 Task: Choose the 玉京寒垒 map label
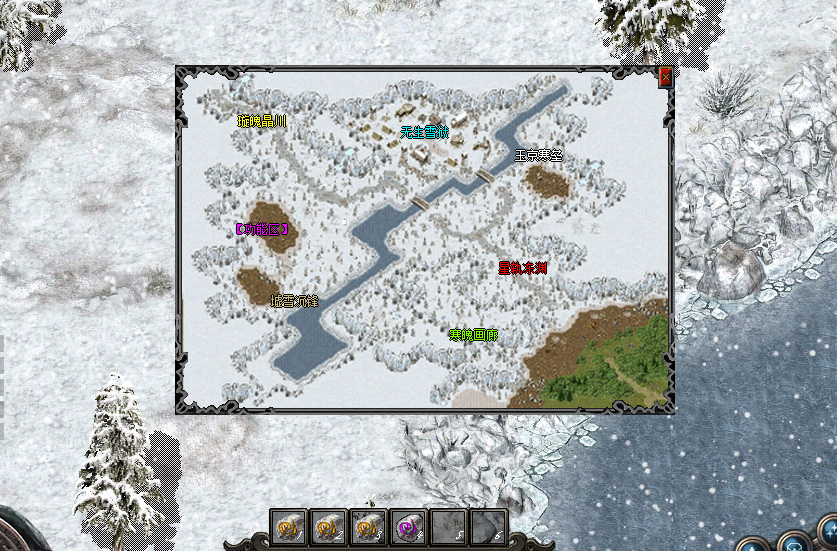[x=539, y=155]
